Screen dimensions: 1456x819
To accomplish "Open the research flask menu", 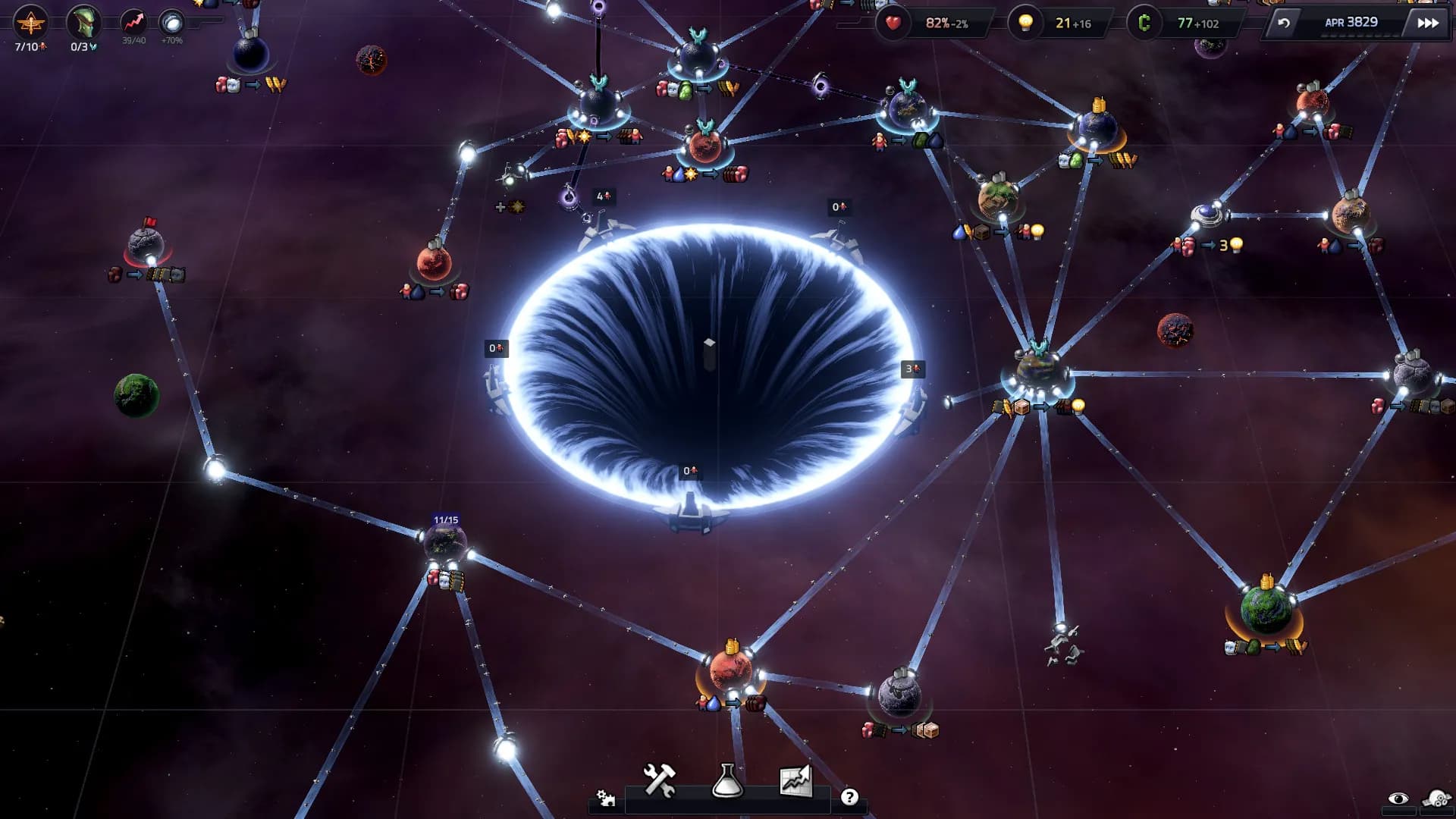I will click(x=726, y=780).
